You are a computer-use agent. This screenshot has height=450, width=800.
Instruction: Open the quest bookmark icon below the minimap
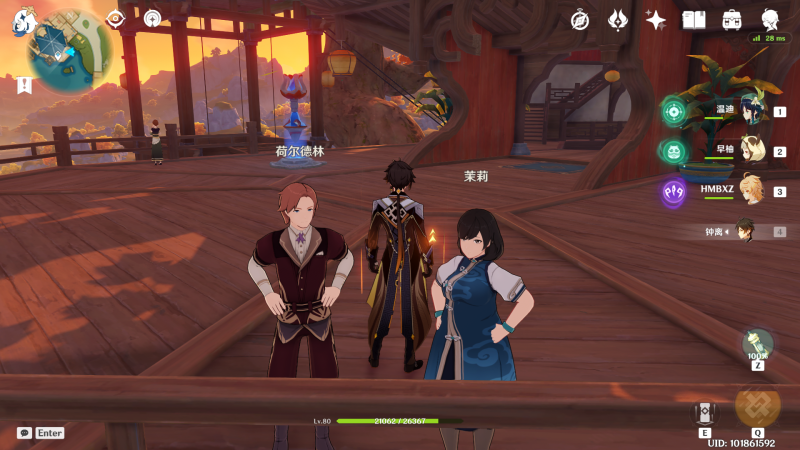23,86
